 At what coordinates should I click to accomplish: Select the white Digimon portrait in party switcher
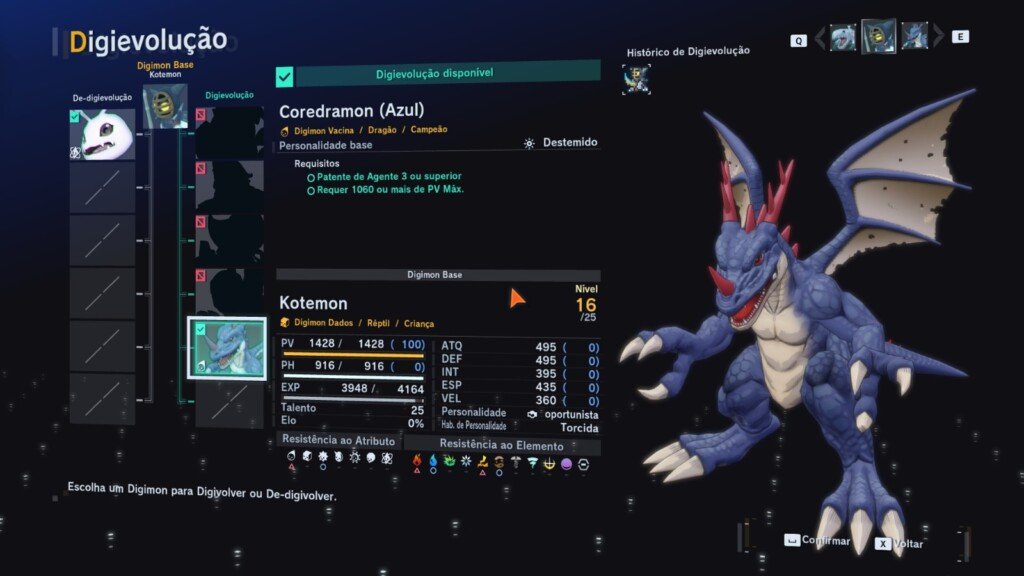tap(843, 38)
